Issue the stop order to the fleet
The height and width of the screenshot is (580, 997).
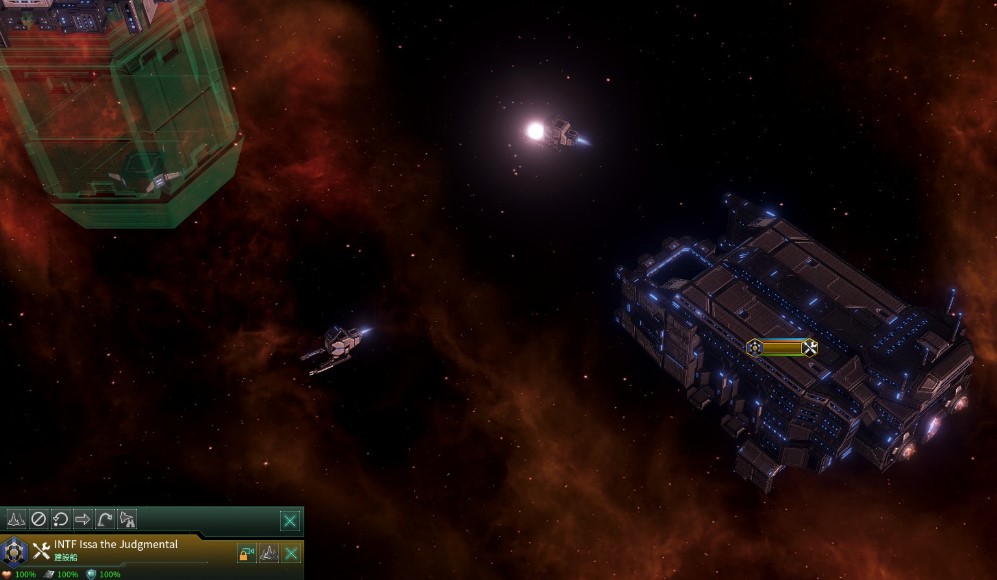pyautogui.click(x=38, y=519)
